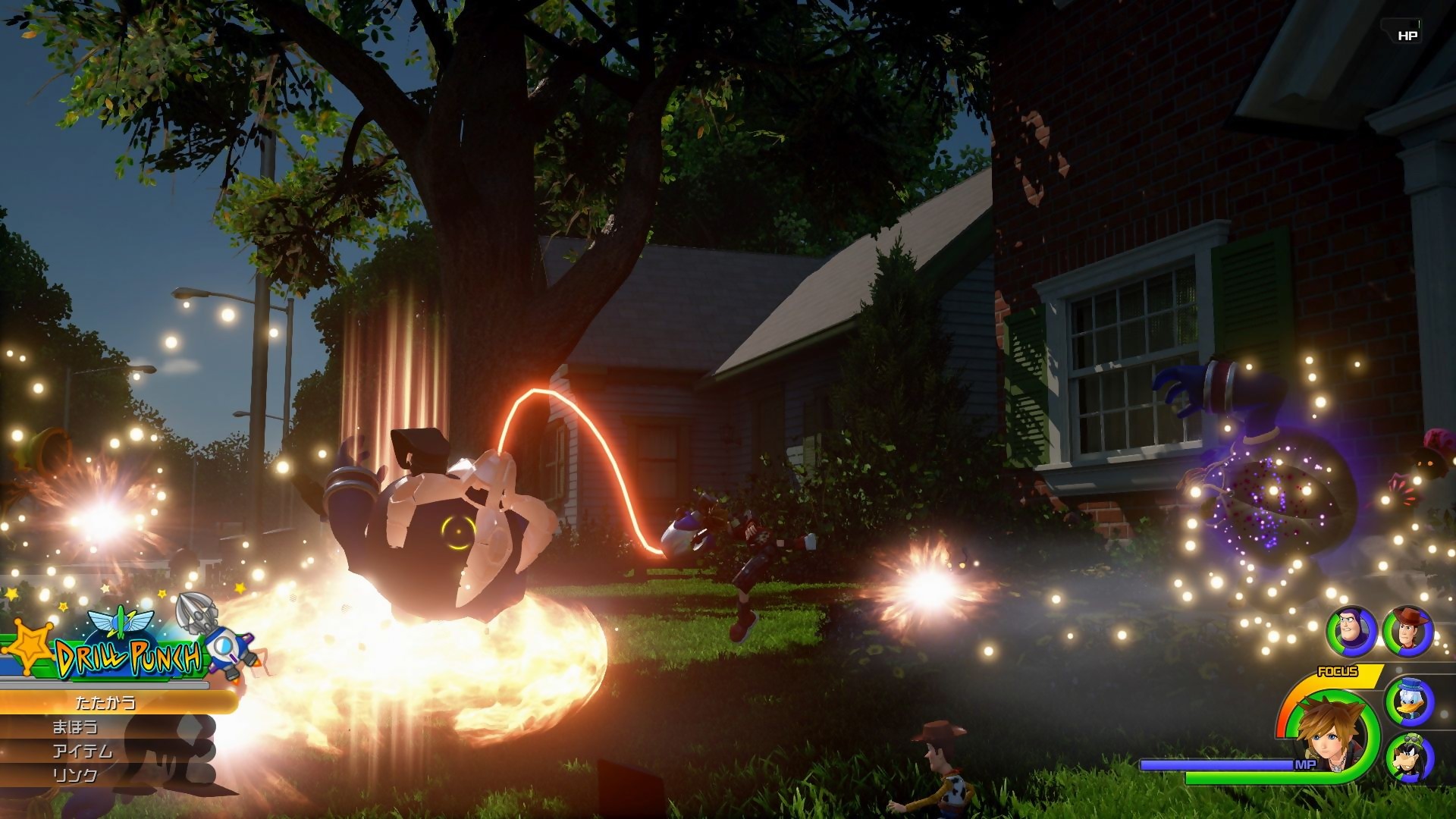
Task: Click Donald Duck's party portrait icon
Action: pos(1410,703)
